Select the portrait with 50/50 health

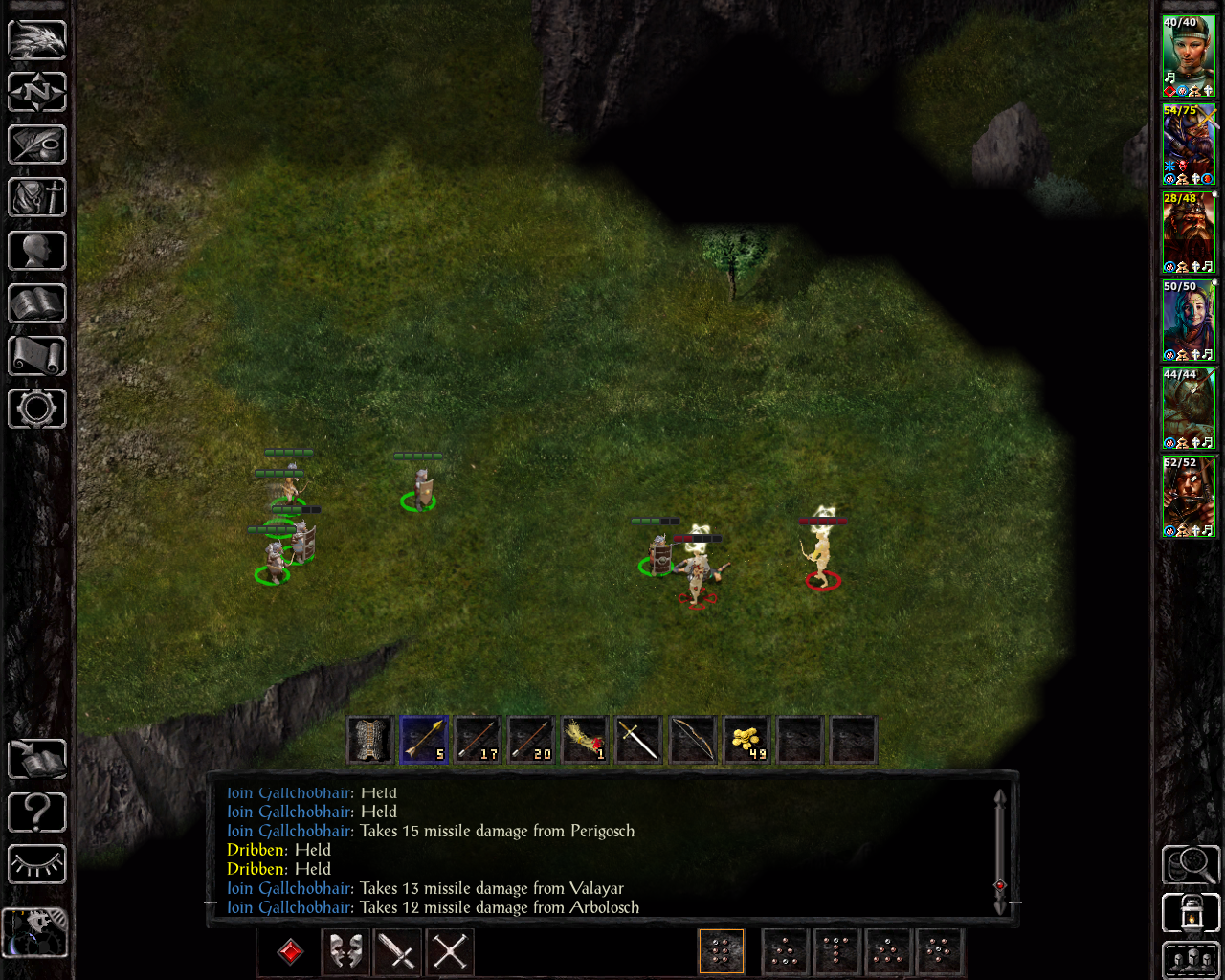pos(1189,320)
